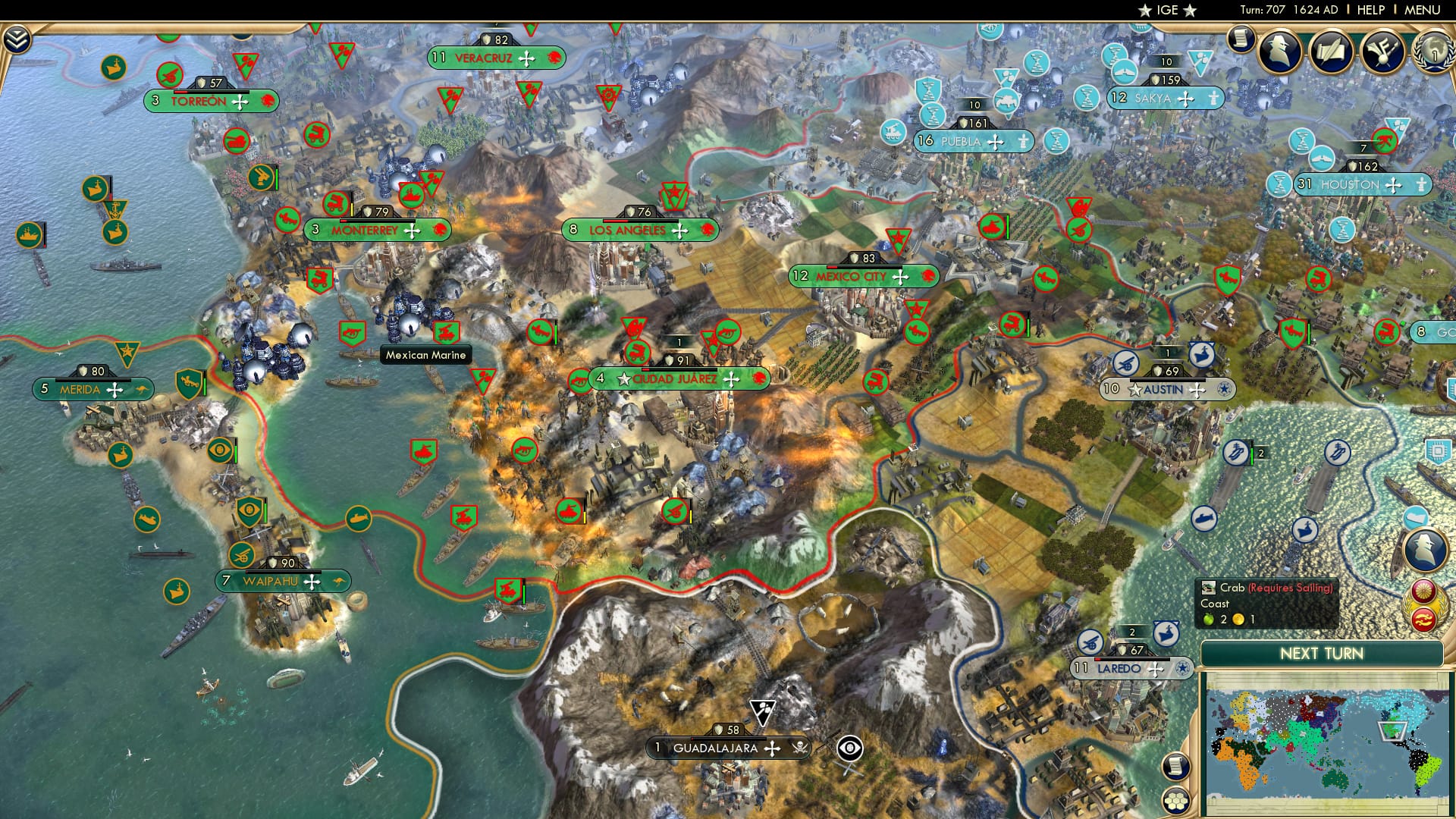Click the red civilization emblem notification

(1424, 620)
